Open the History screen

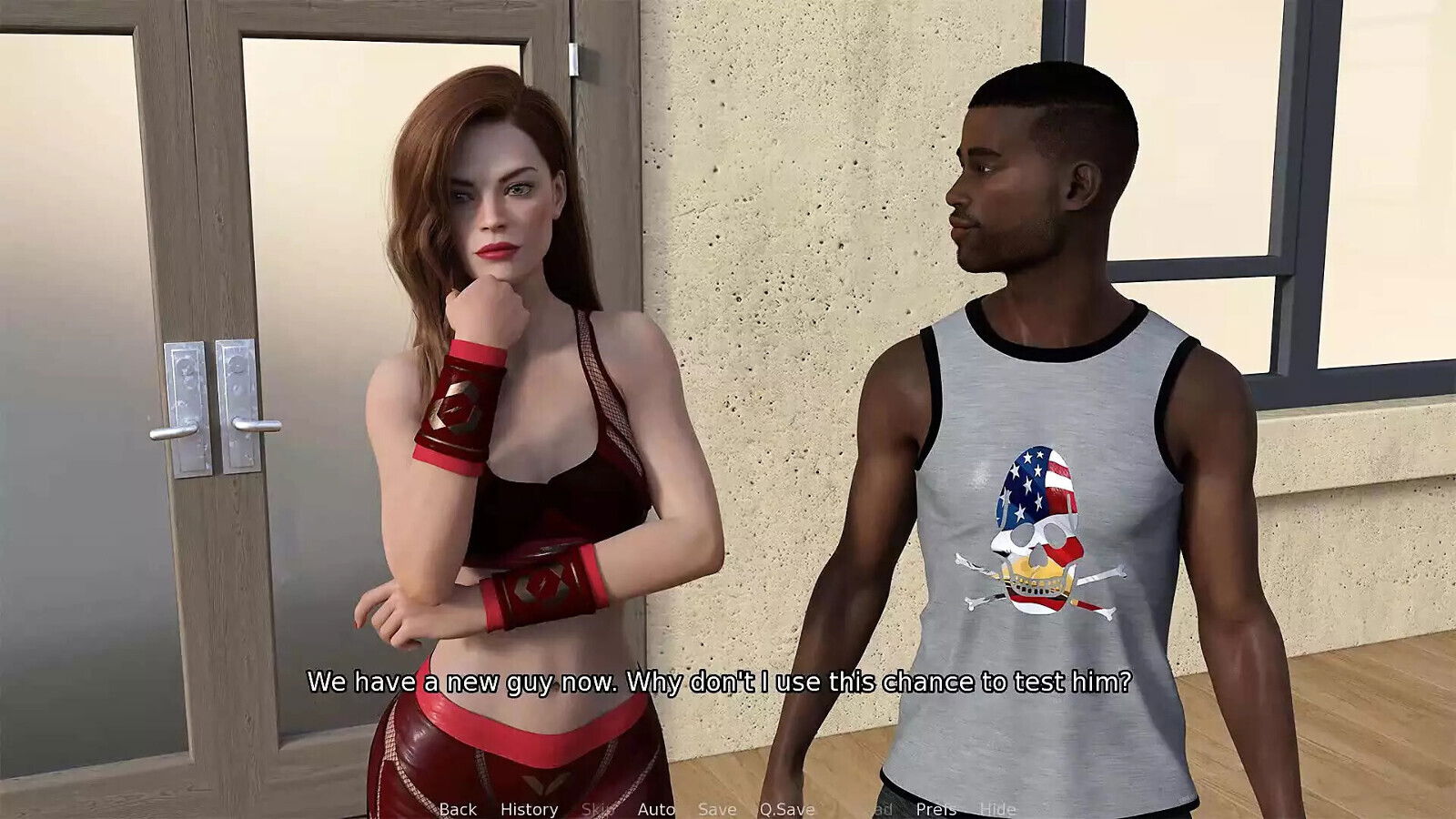coord(530,809)
